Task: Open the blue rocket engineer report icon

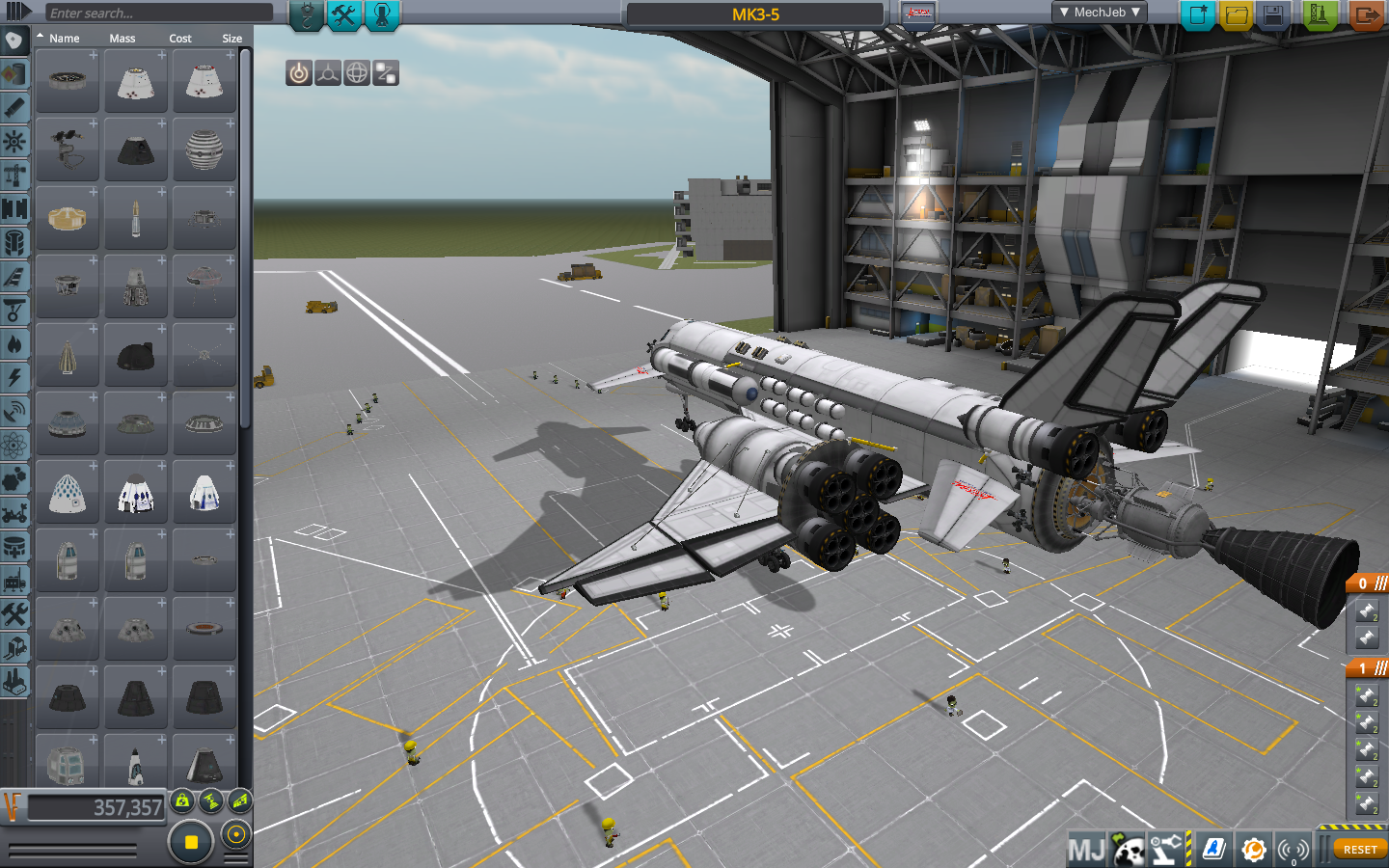Action: point(1213,849)
